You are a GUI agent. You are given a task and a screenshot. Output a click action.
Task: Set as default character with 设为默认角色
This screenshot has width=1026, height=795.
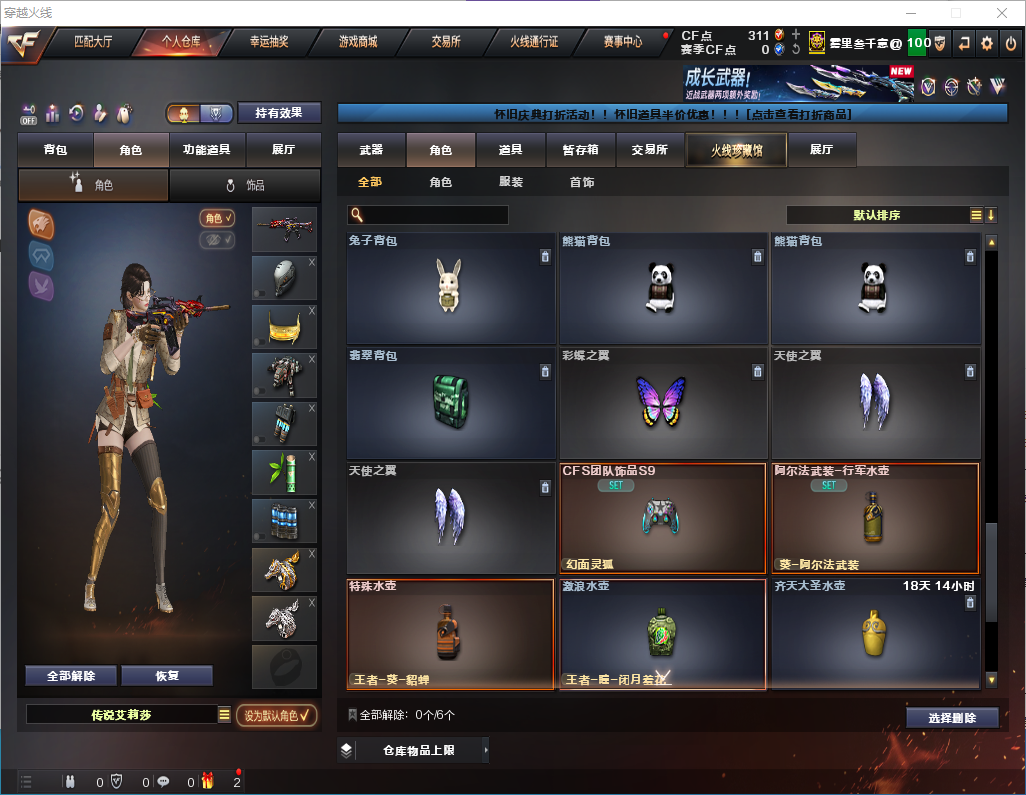point(276,715)
